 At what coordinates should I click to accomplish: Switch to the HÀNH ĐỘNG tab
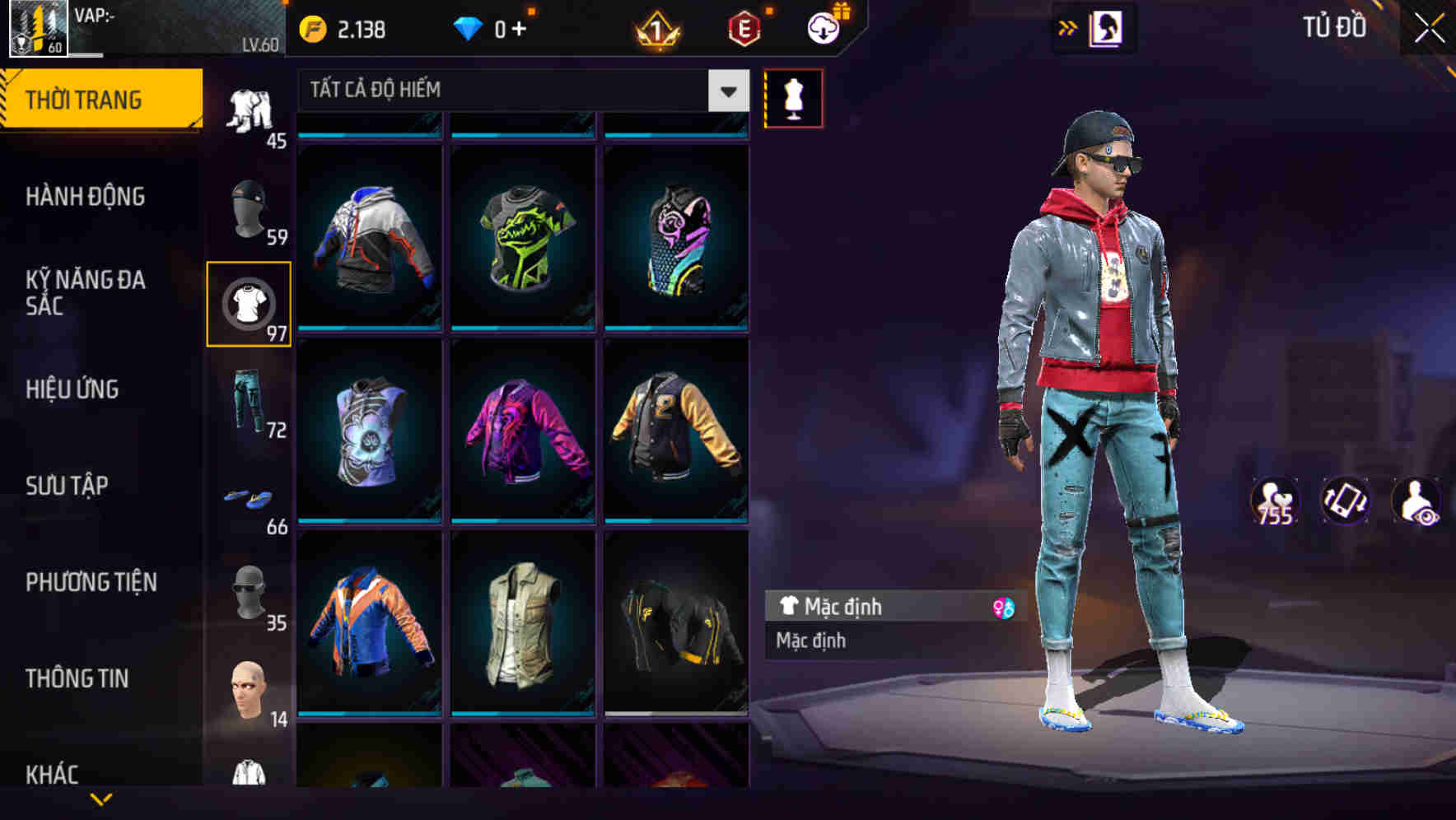[85, 196]
